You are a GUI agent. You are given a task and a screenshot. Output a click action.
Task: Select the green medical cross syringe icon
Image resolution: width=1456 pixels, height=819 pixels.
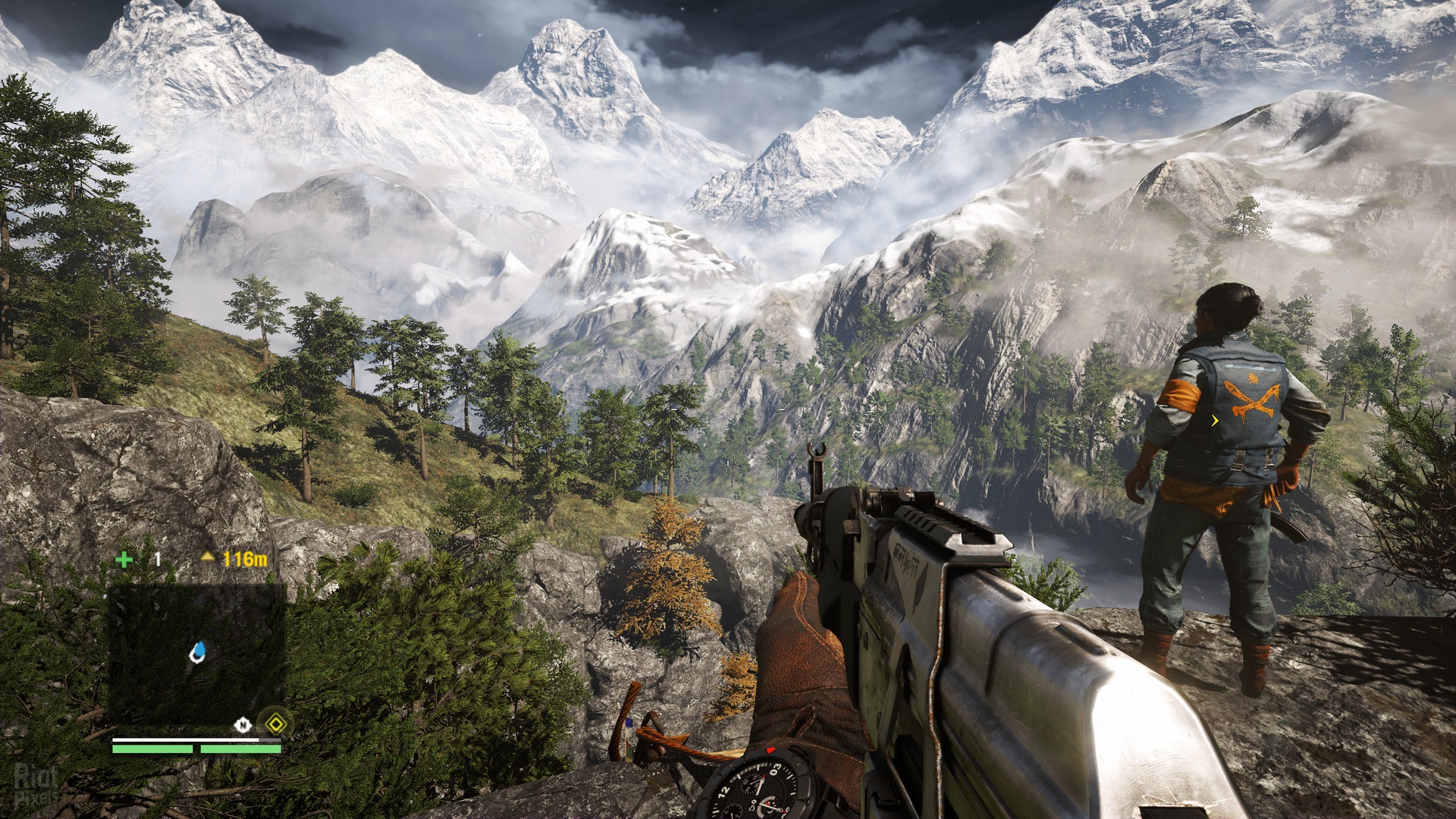[x=124, y=560]
